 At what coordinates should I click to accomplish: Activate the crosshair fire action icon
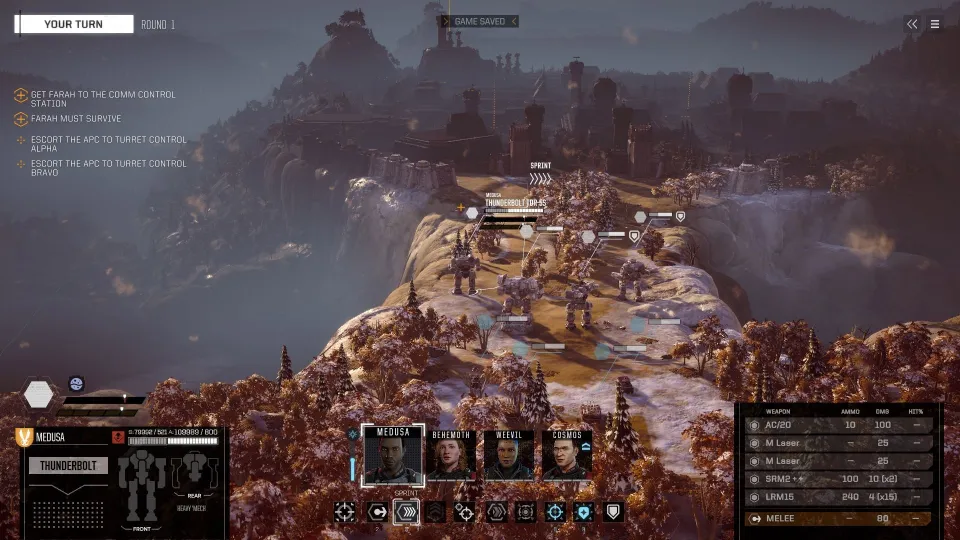click(x=345, y=512)
